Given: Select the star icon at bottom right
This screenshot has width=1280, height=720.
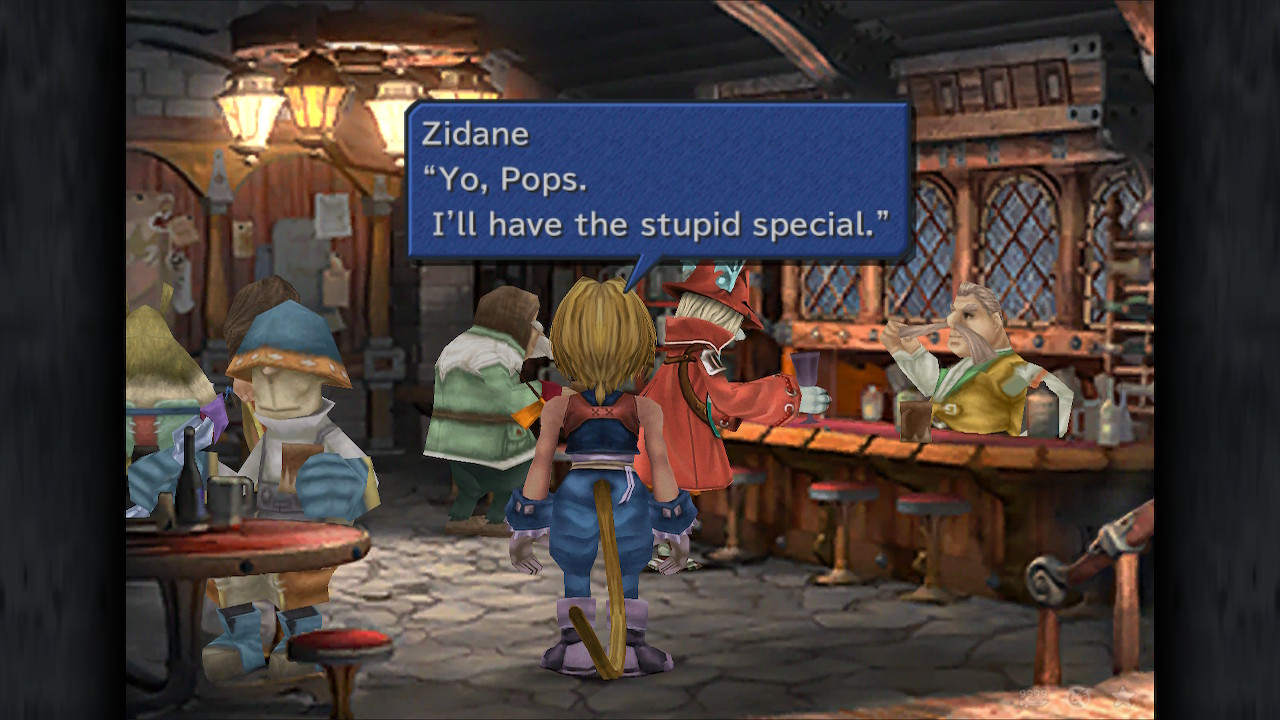Looking at the screenshot, I should pos(1123,696).
